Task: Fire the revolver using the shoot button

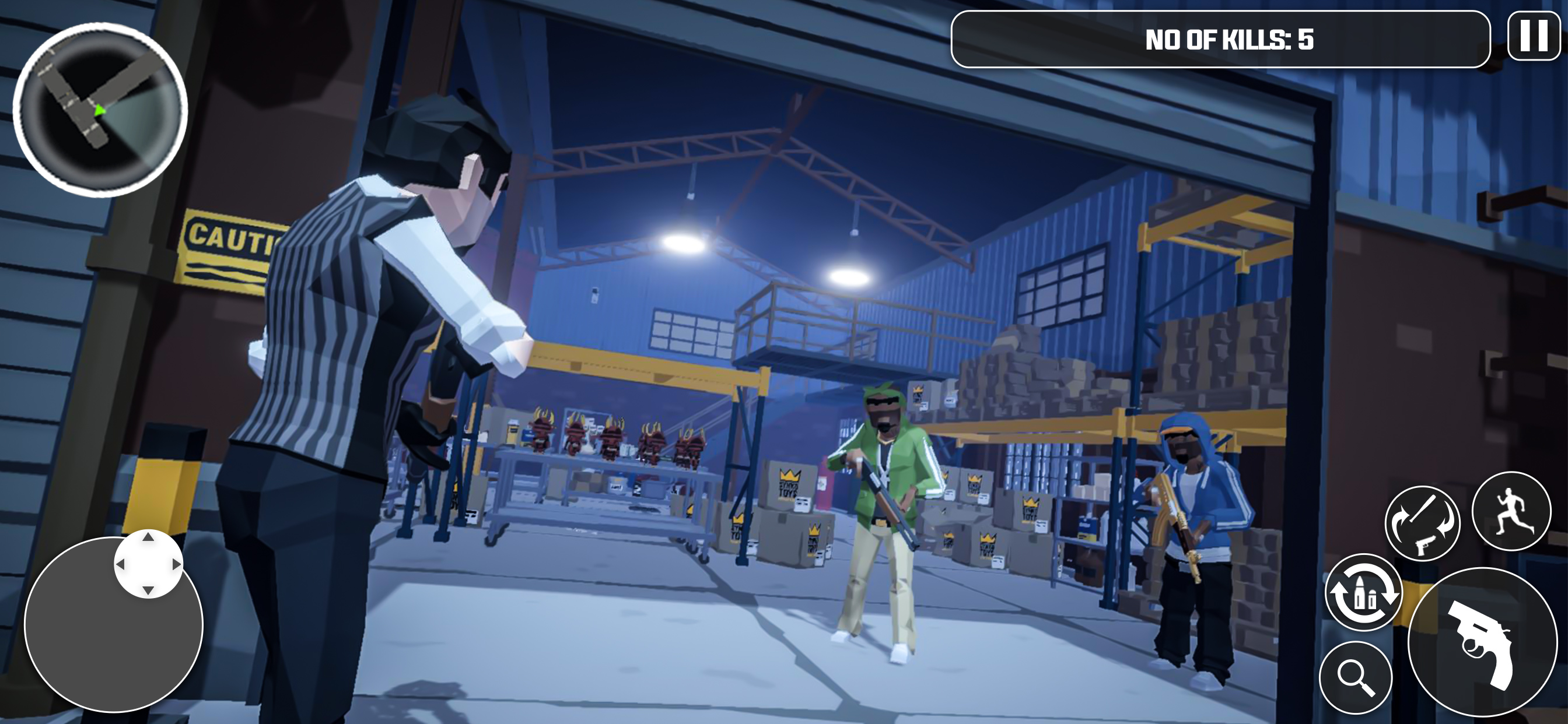Action: (x=1482, y=642)
